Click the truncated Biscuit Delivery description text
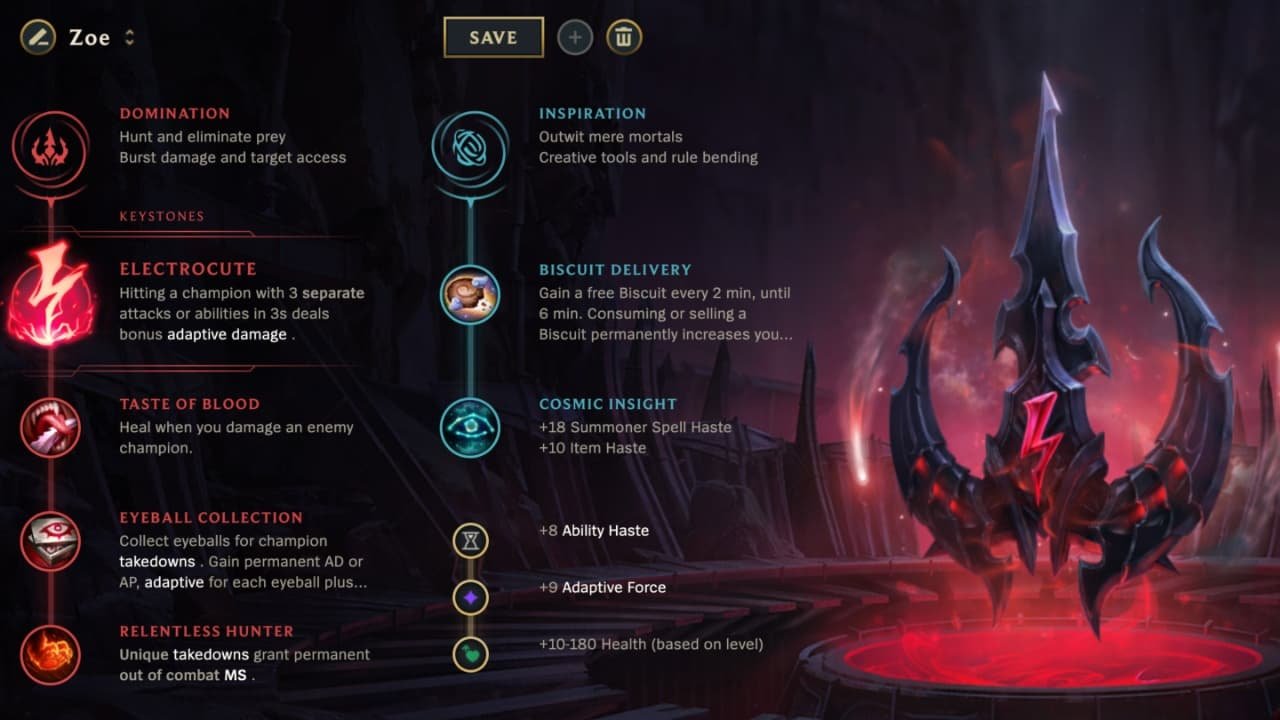Viewport: 1280px width, 720px height. 664,334
